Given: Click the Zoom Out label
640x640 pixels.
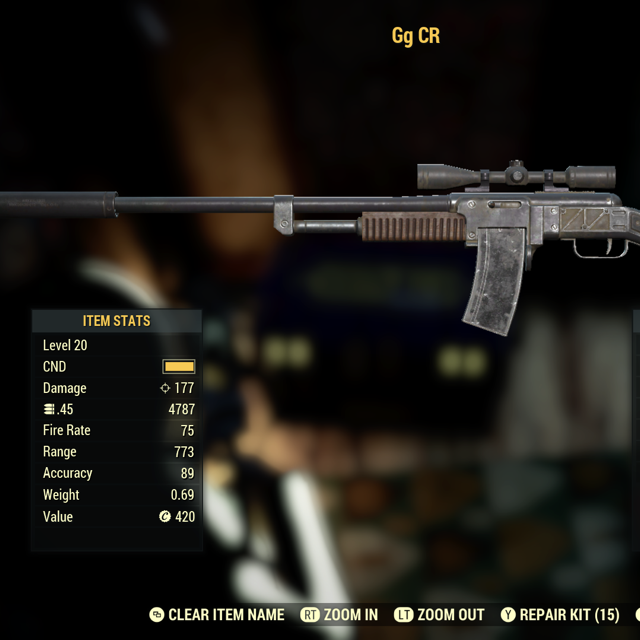Looking at the screenshot, I should click(450, 615).
